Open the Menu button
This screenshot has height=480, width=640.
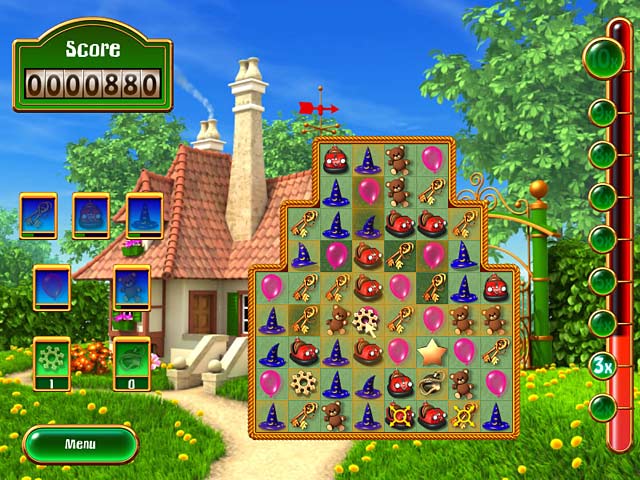coord(80,443)
